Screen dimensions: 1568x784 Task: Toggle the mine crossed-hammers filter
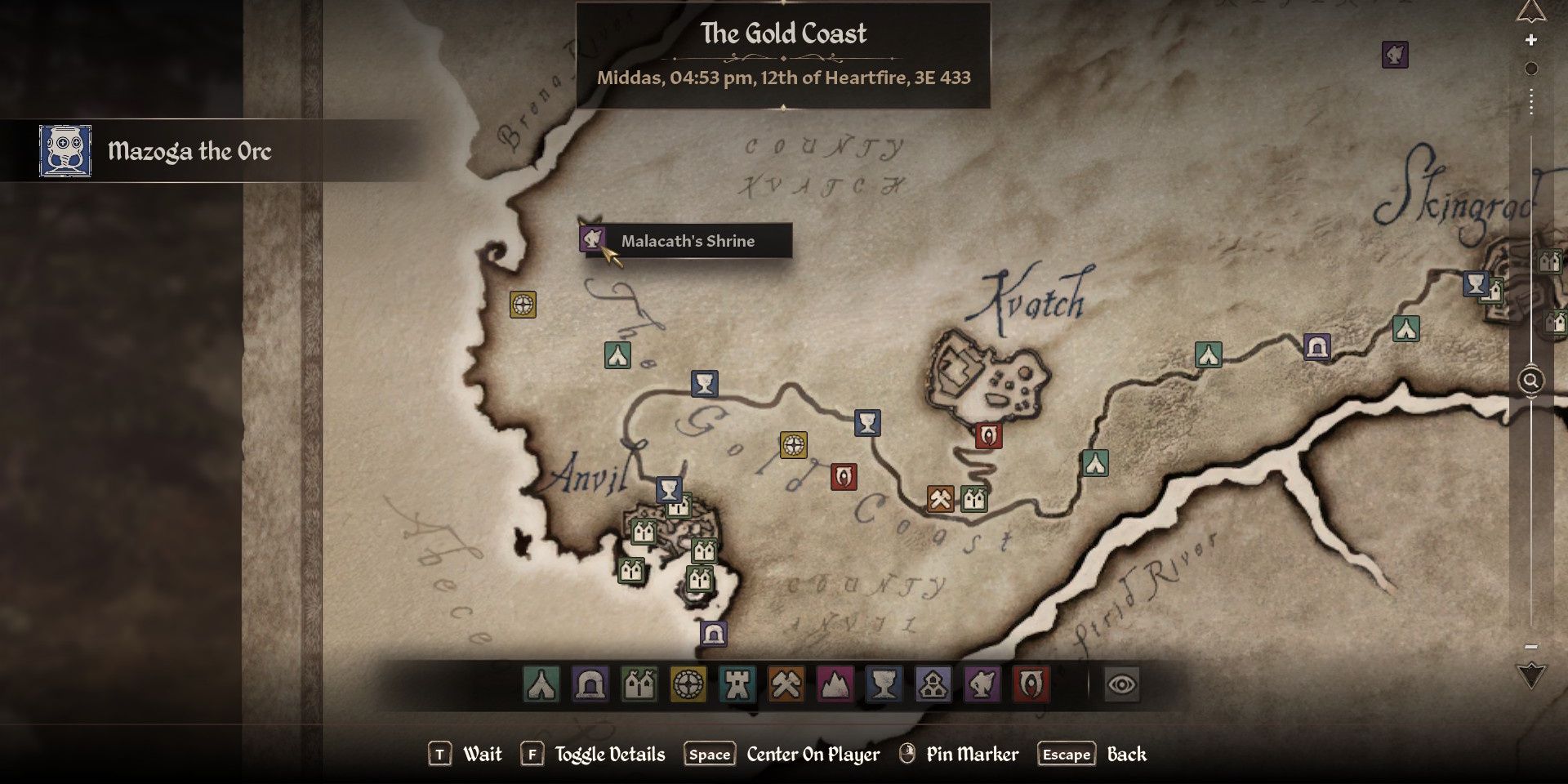click(x=786, y=684)
